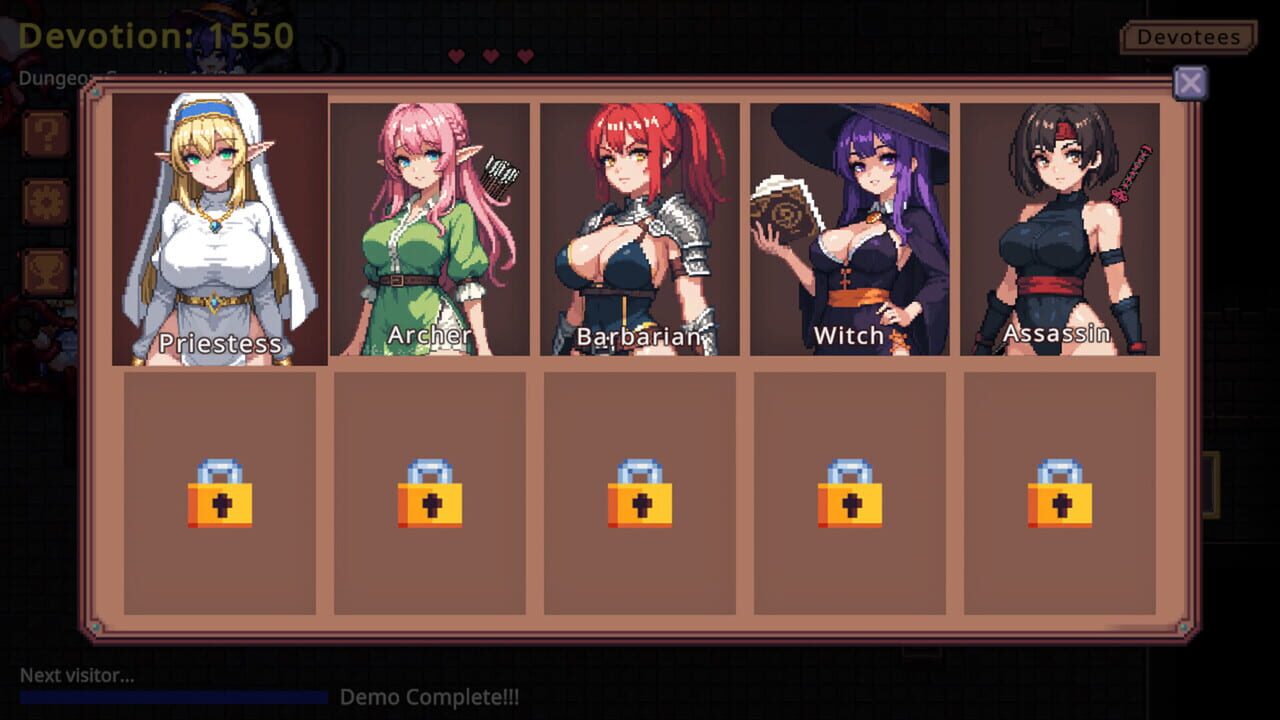Select the Barbarian portrait

pyautogui.click(x=637, y=225)
